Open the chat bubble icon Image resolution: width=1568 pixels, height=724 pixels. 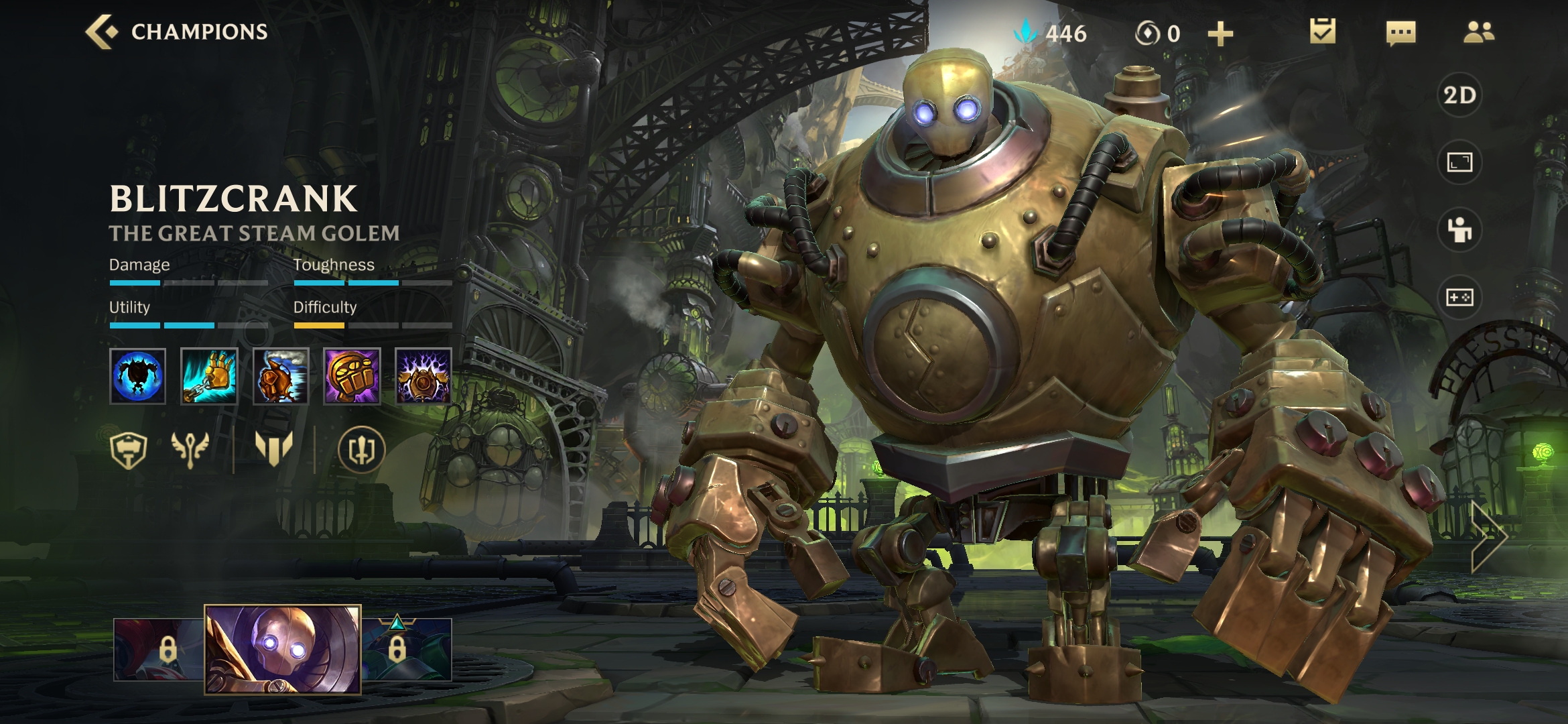point(1400,32)
